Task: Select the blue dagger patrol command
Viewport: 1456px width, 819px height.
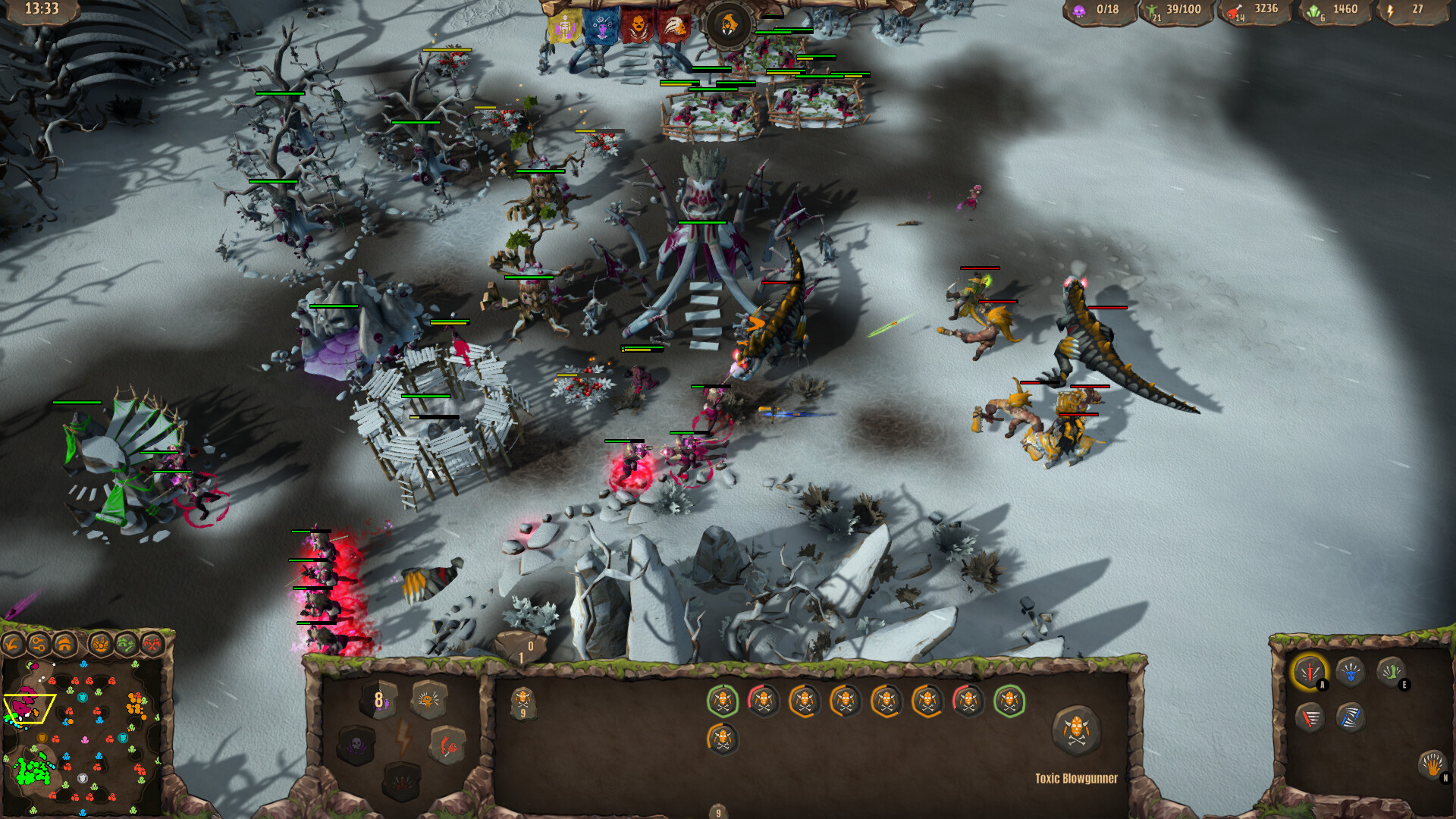Action: (1351, 719)
